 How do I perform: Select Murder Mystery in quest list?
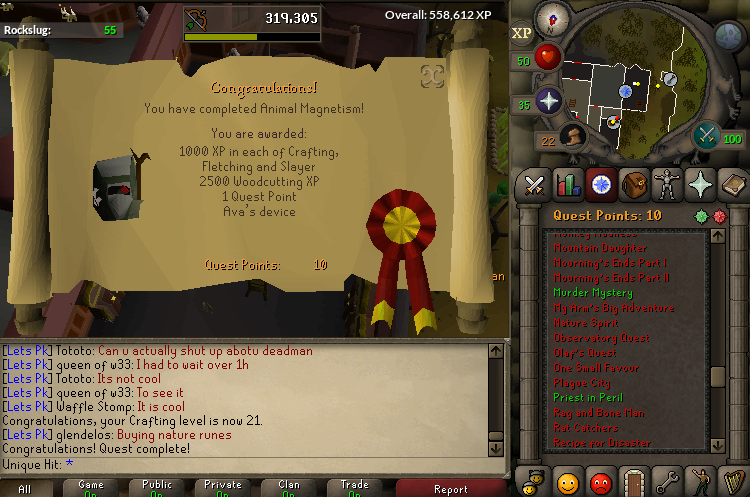593,293
